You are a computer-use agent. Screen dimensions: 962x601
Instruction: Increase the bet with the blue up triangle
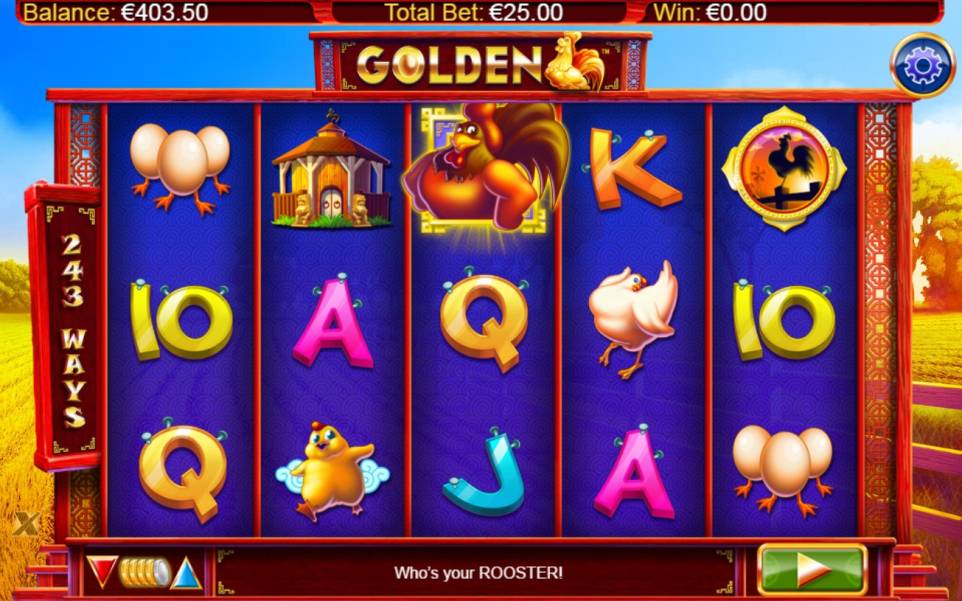pos(186,573)
